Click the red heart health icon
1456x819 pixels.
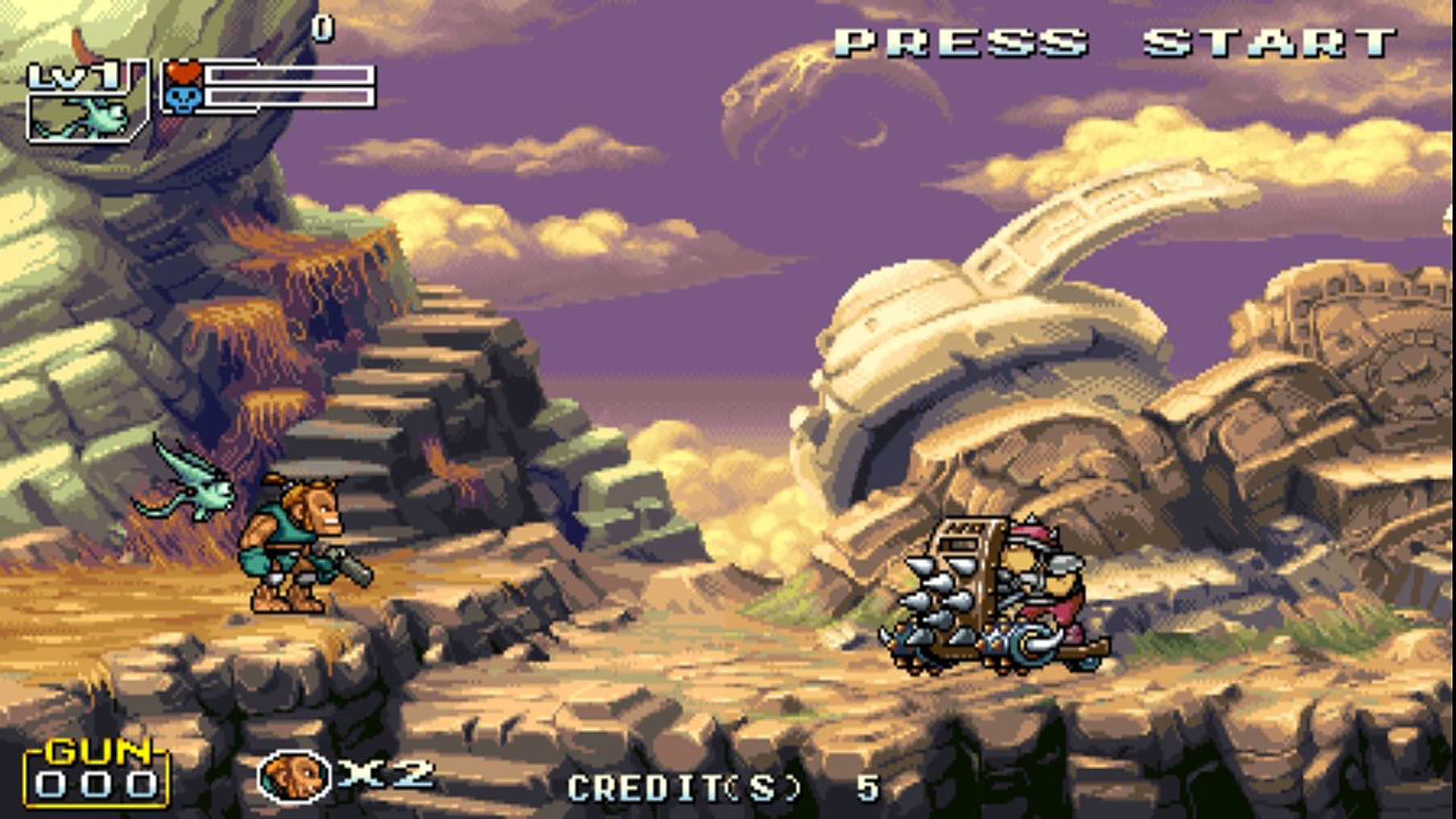[x=184, y=74]
